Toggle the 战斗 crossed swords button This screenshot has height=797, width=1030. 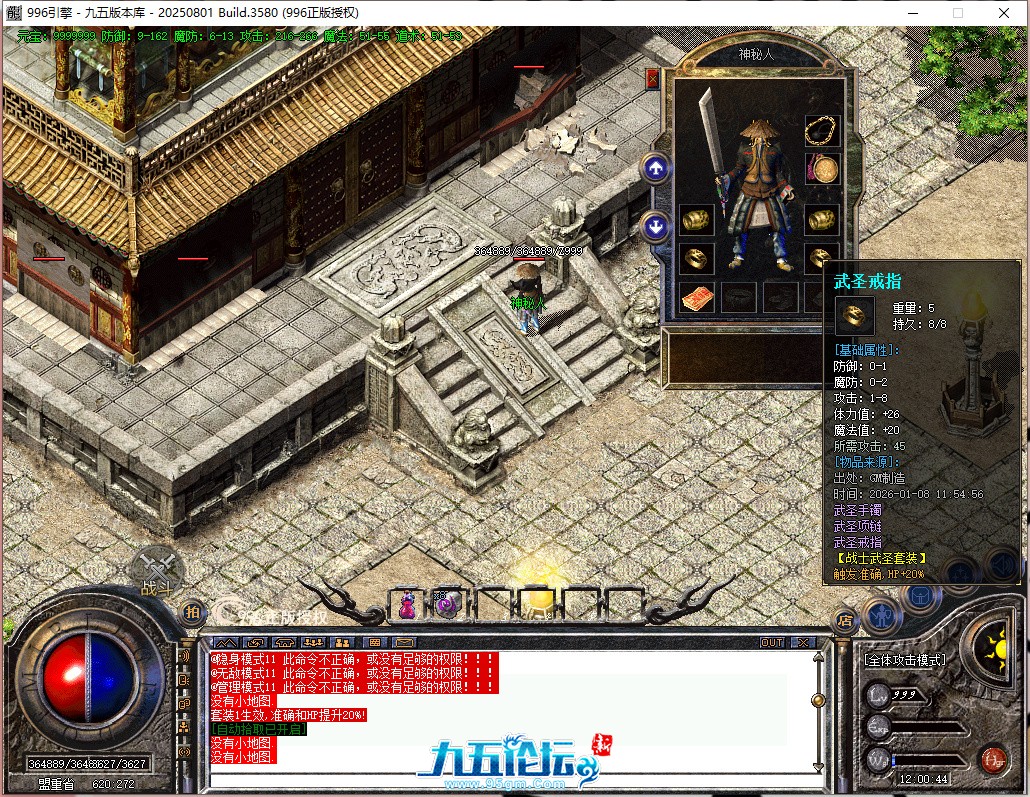[x=155, y=570]
